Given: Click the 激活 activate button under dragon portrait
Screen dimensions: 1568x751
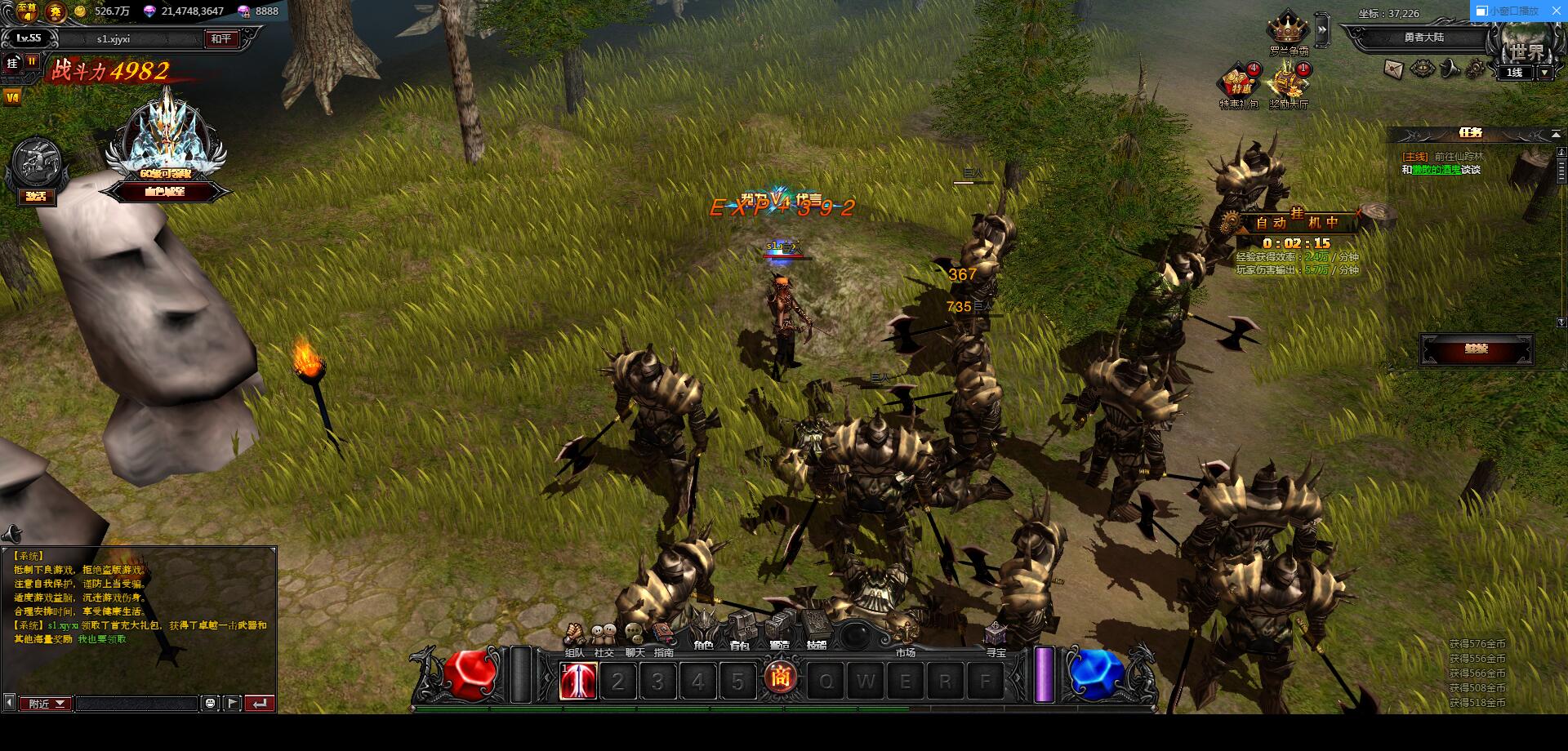Looking at the screenshot, I should (36, 196).
